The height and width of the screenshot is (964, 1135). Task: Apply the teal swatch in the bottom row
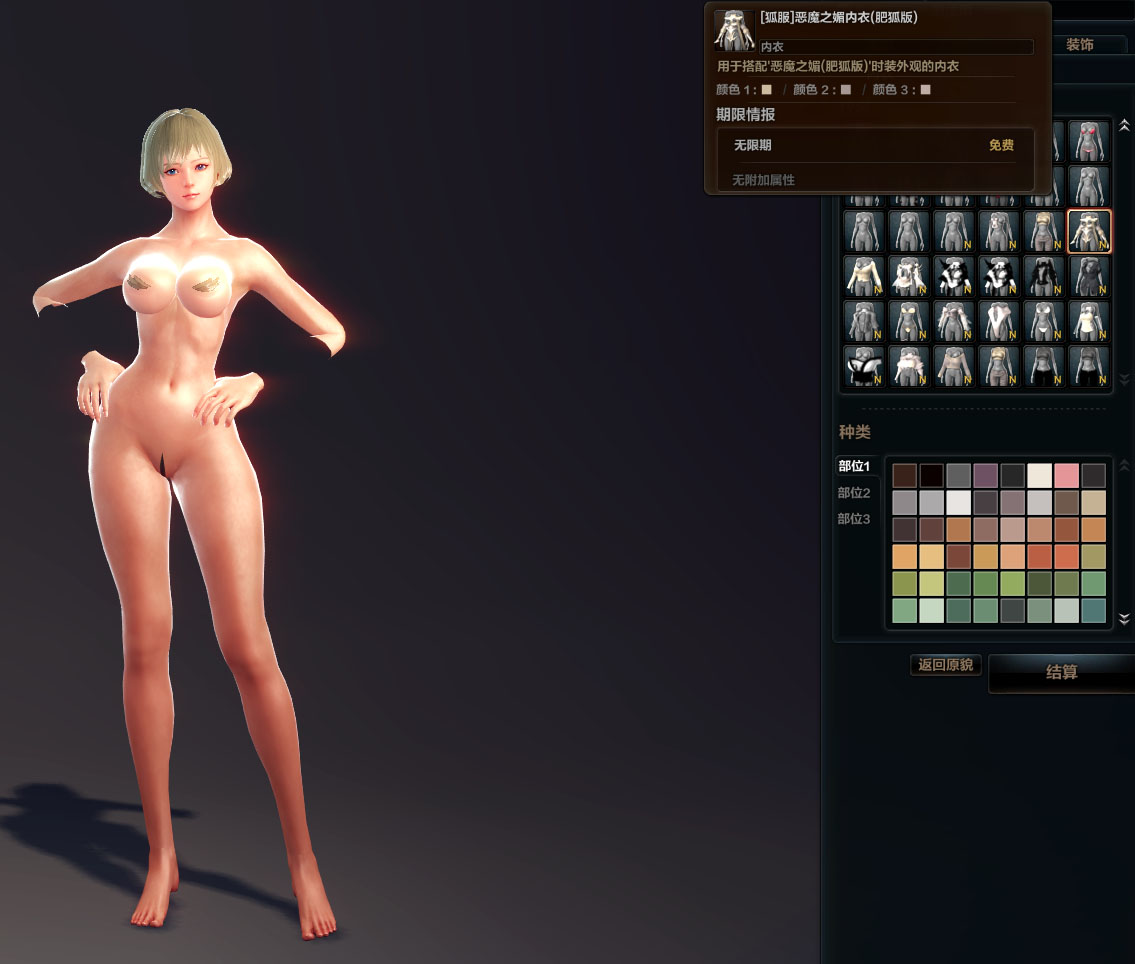tap(1093, 610)
